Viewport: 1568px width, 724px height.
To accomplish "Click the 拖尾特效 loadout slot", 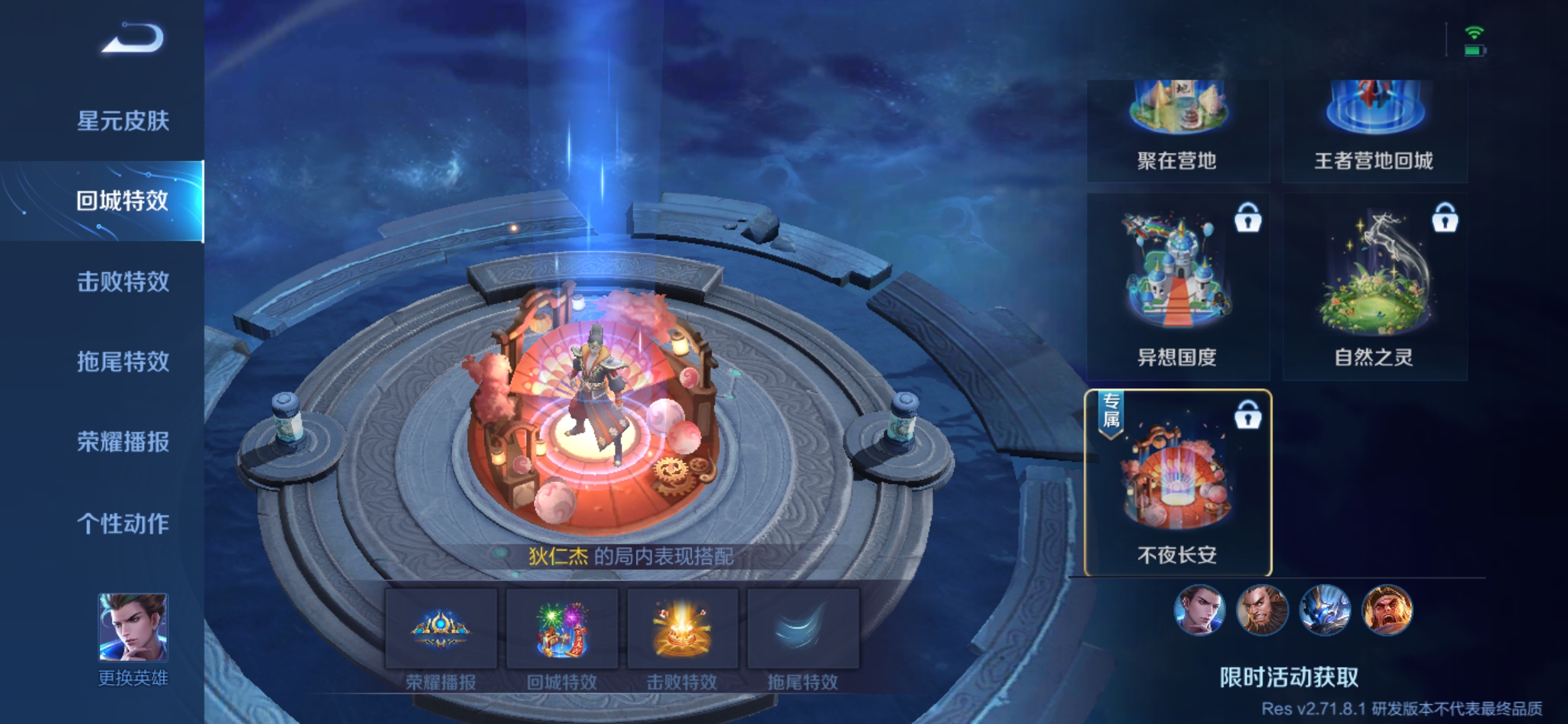I will 803,629.
